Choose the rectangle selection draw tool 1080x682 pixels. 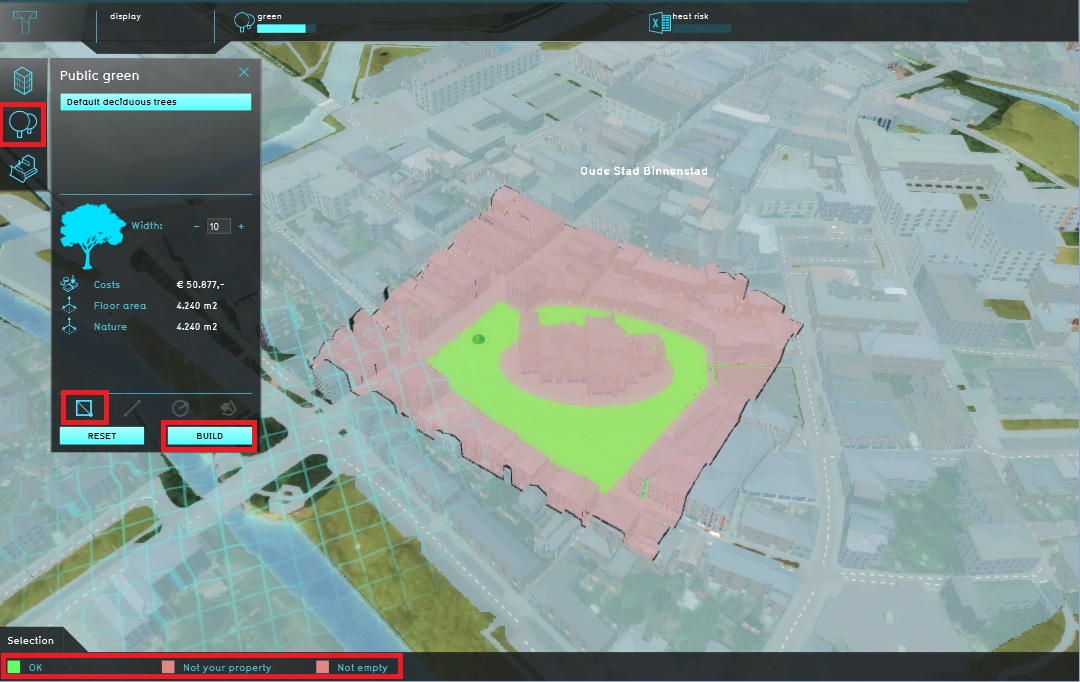tap(84, 408)
